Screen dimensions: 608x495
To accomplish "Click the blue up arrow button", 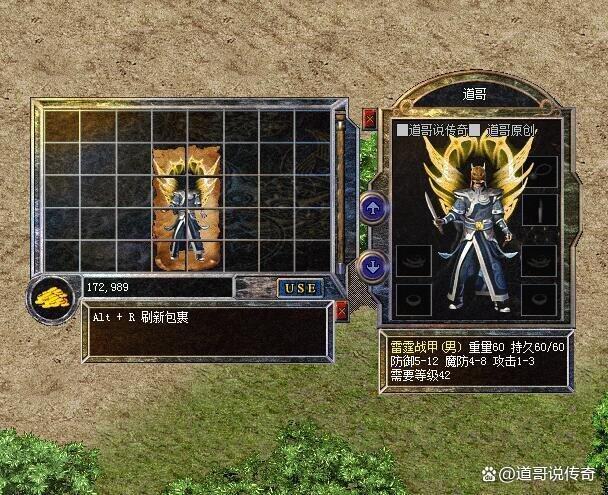I will 373,209.
